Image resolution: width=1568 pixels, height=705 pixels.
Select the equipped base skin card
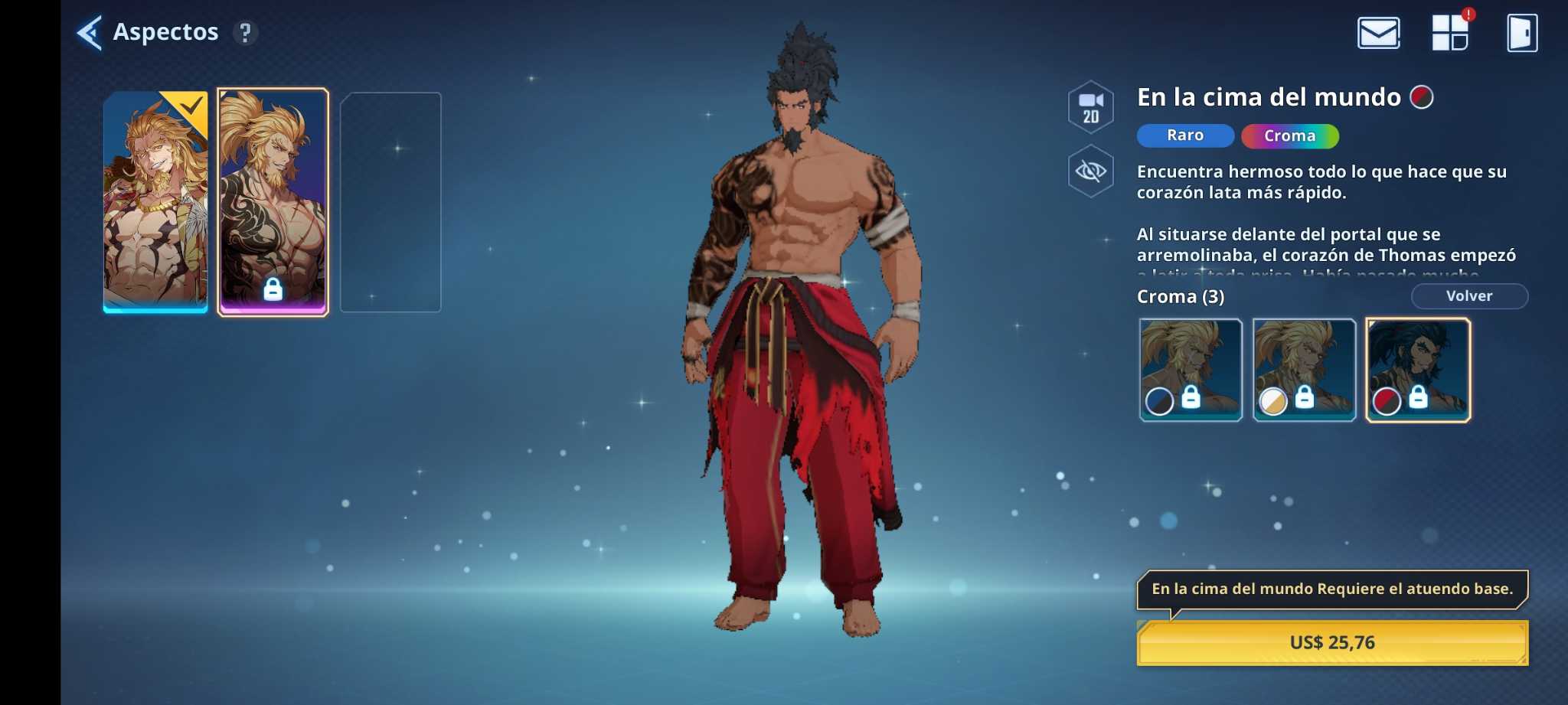[155, 202]
